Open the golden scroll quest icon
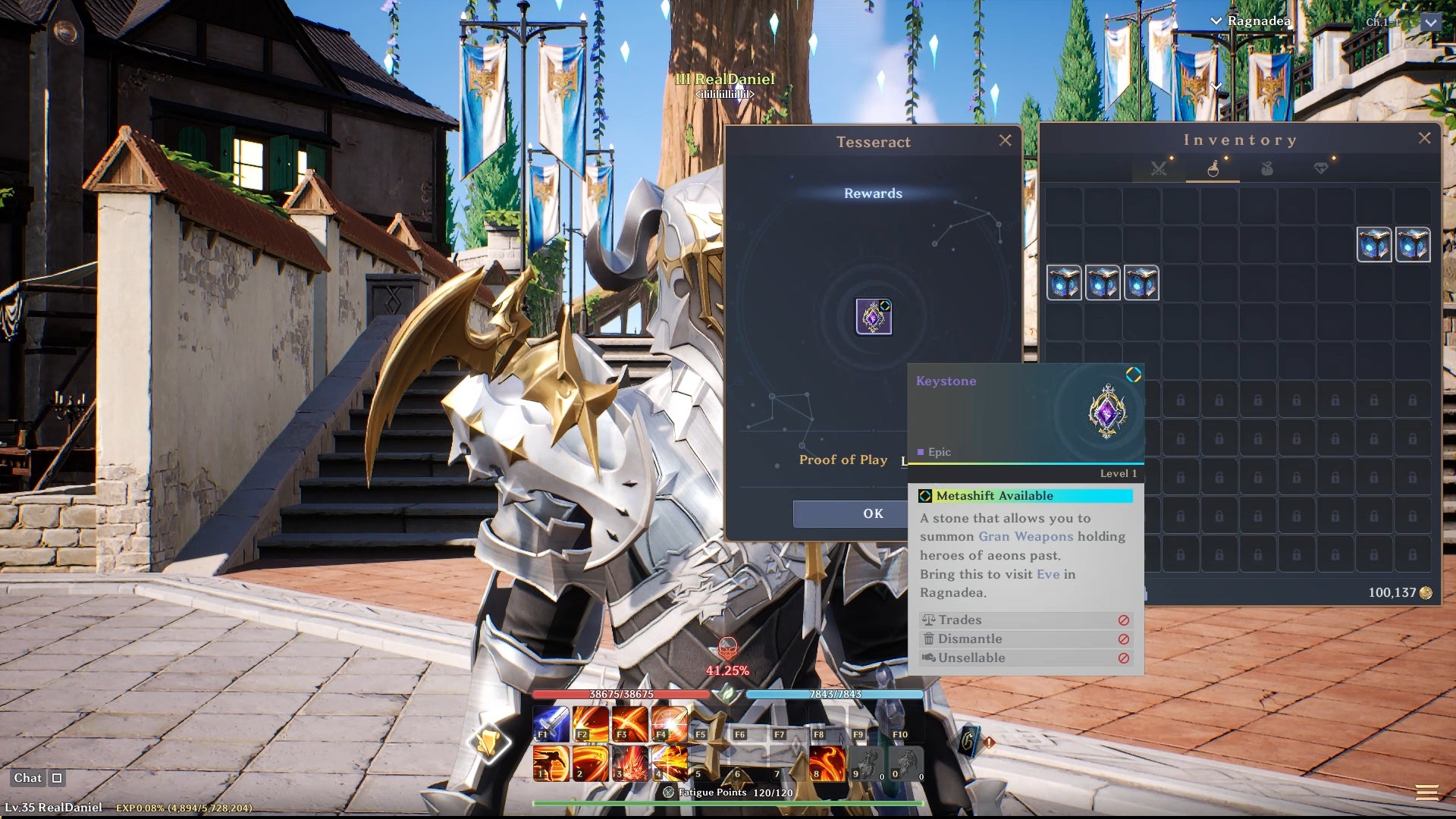The width and height of the screenshot is (1456, 819). coord(489,741)
